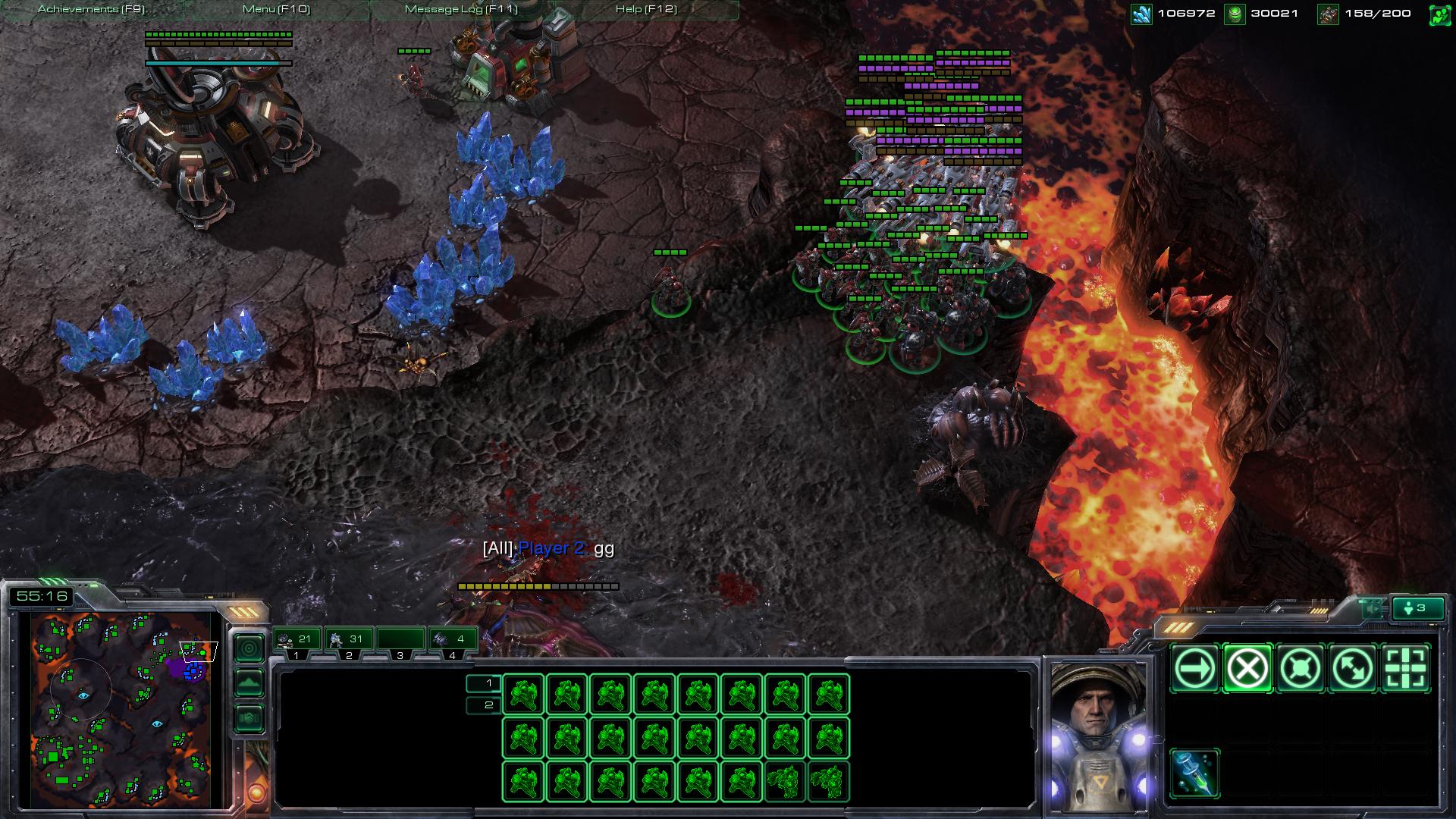
Task: Activate the minimap ping button
Action: click(x=249, y=648)
